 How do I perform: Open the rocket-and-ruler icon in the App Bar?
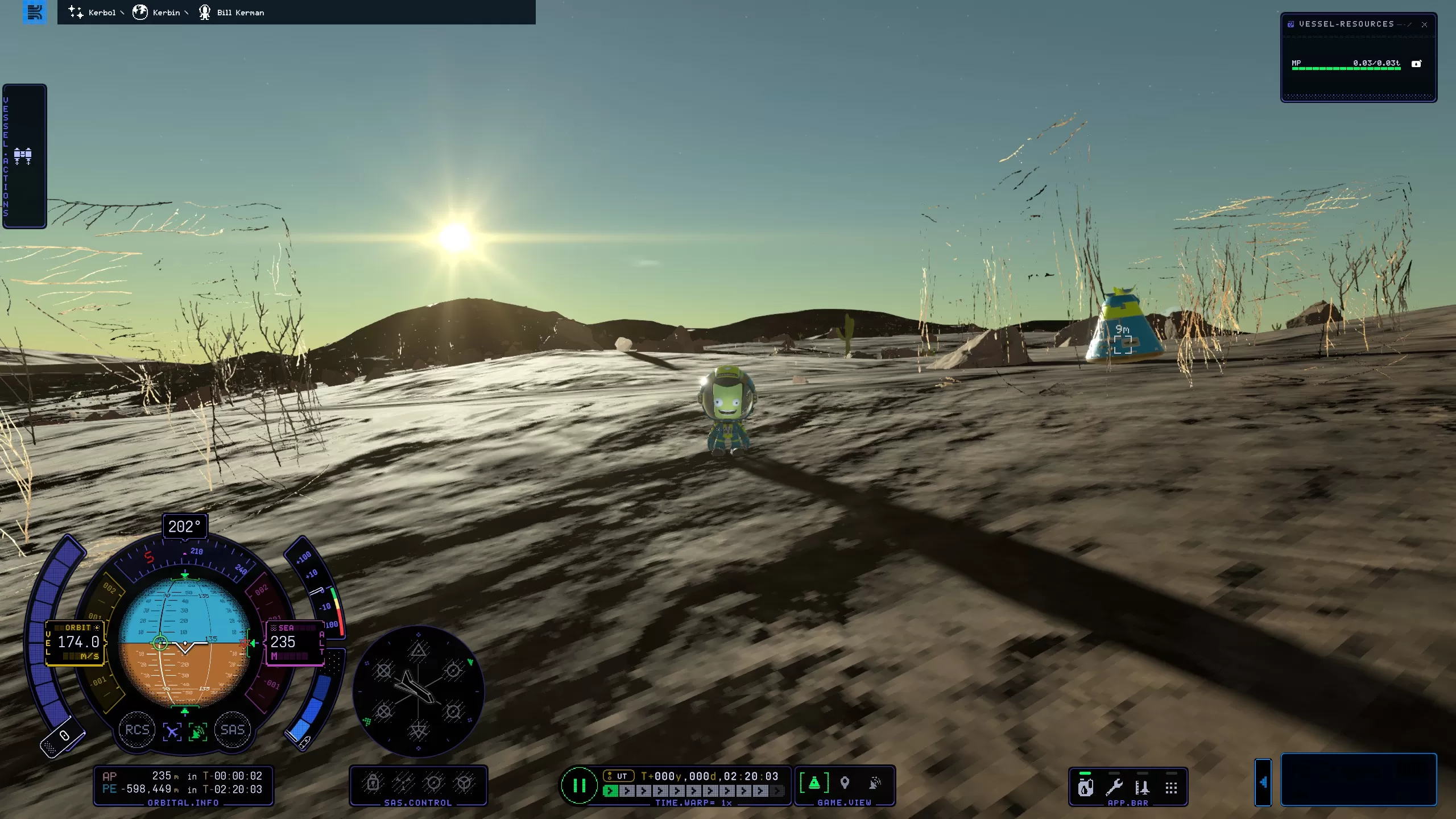click(x=1142, y=788)
